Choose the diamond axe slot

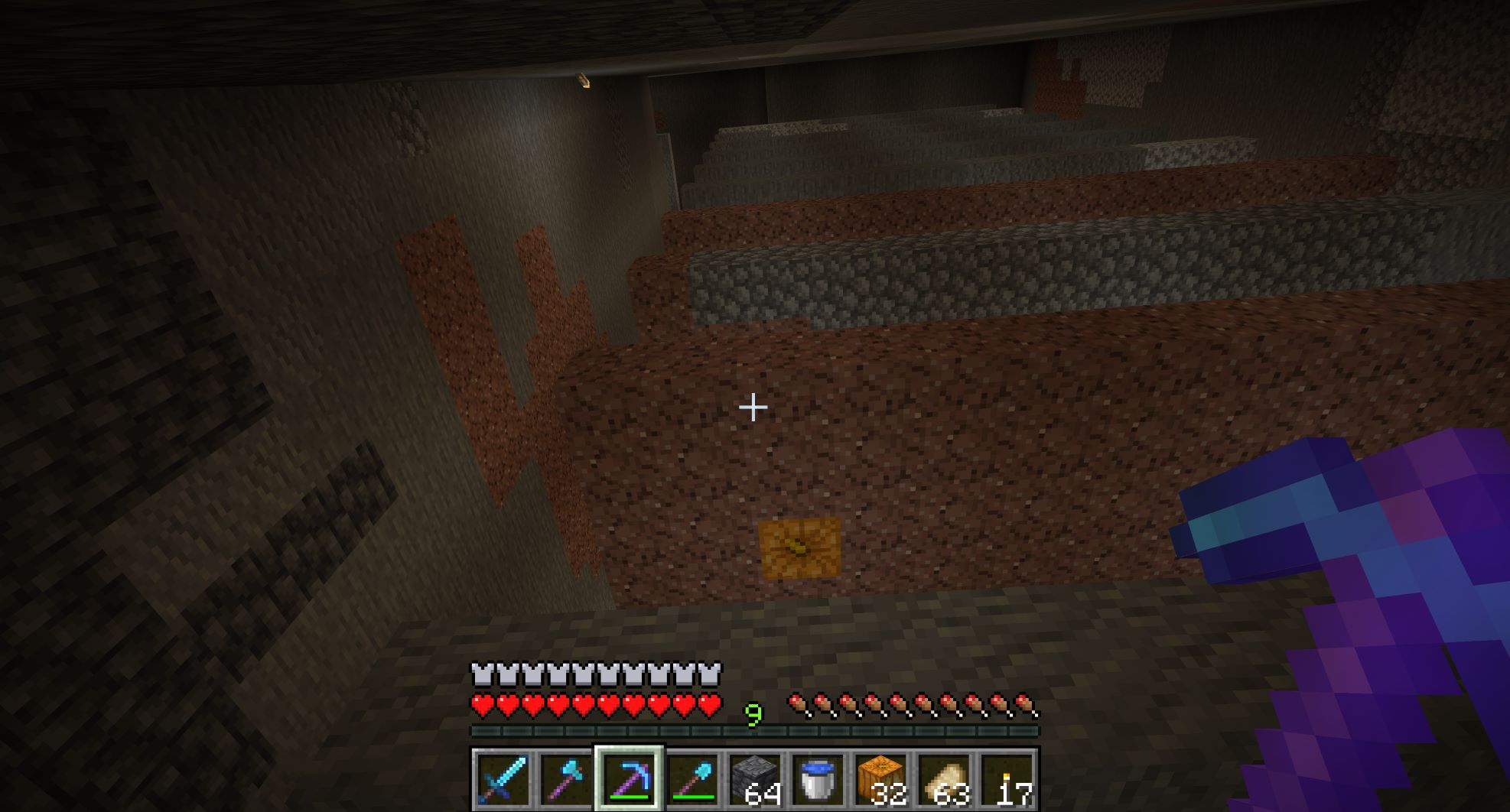(565, 779)
